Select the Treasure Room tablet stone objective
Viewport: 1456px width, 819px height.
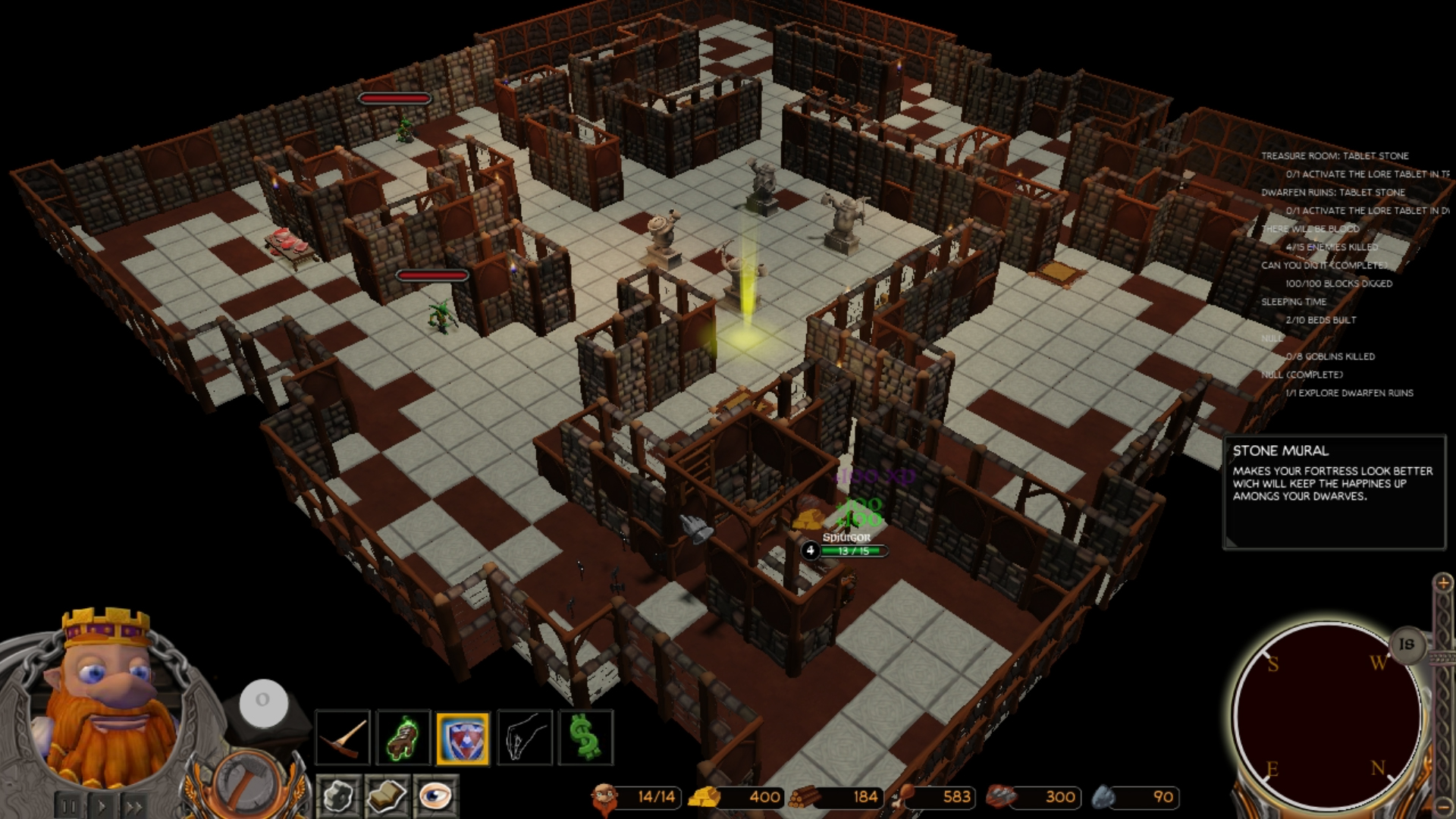pyautogui.click(x=1334, y=156)
